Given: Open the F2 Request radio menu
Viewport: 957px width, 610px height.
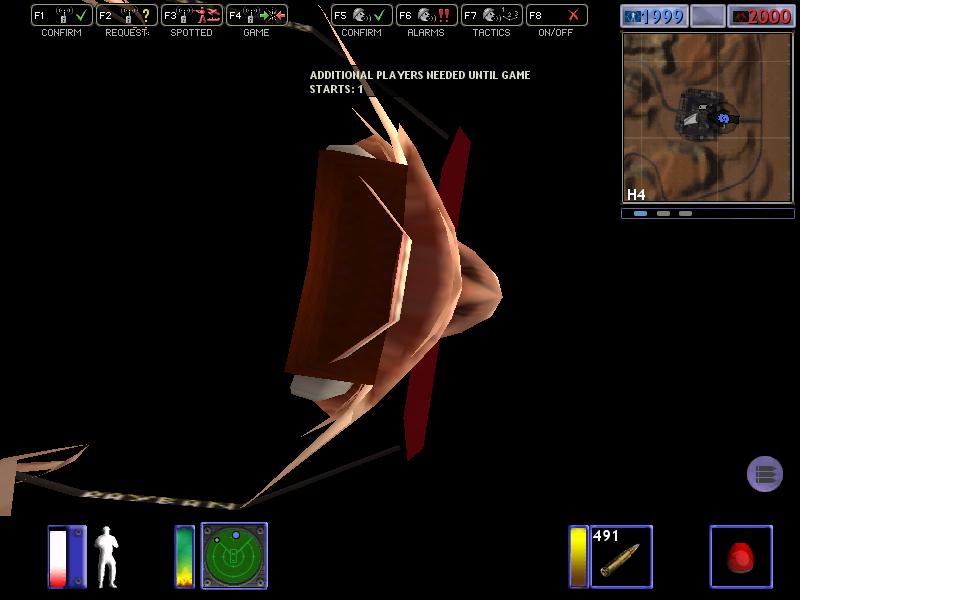Looking at the screenshot, I should point(126,16).
